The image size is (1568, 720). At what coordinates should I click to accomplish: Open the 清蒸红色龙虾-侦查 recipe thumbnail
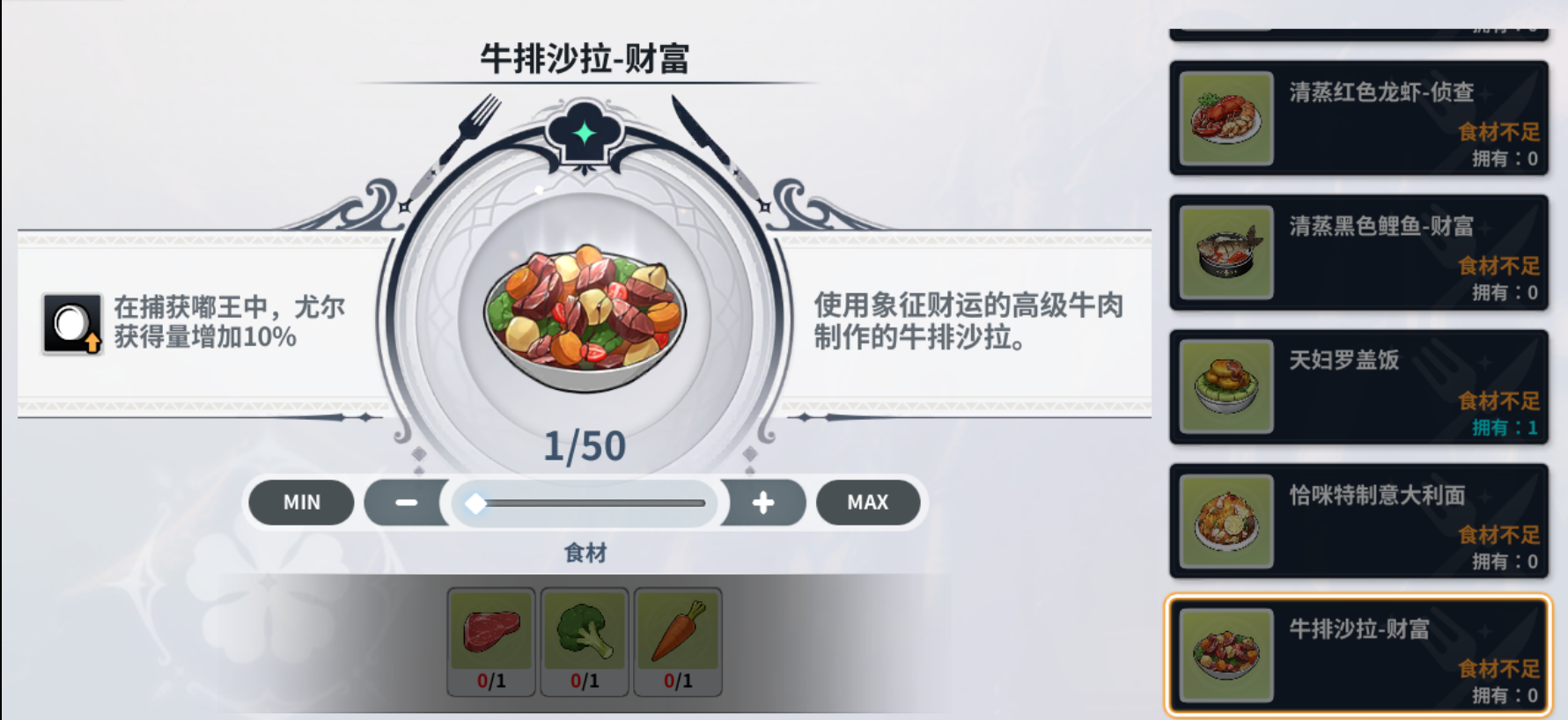tap(1224, 120)
